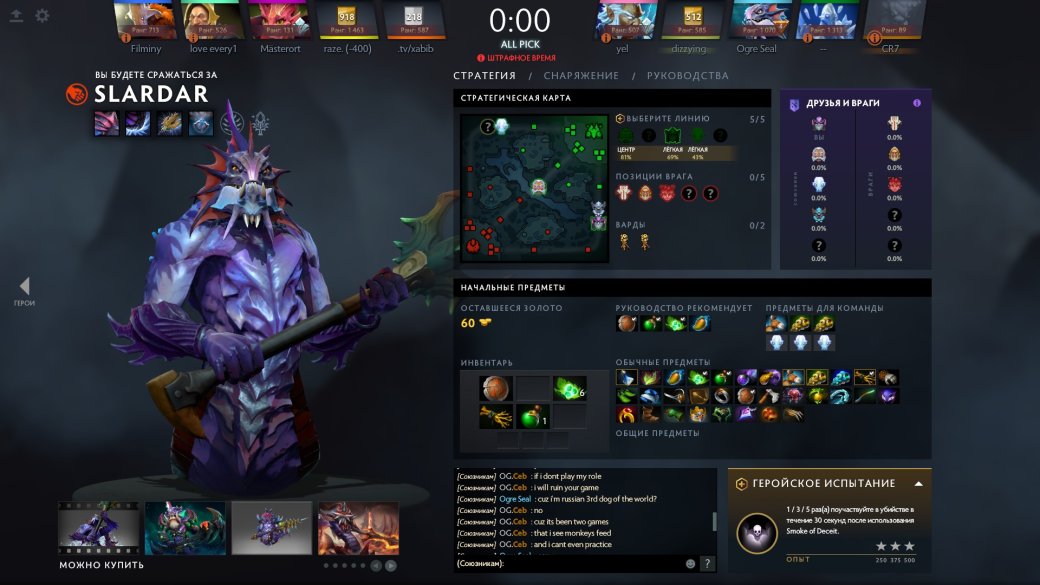Choose the first Observer Ward marker
The width and height of the screenshot is (1040, 585).
click(x=624, y=241)
